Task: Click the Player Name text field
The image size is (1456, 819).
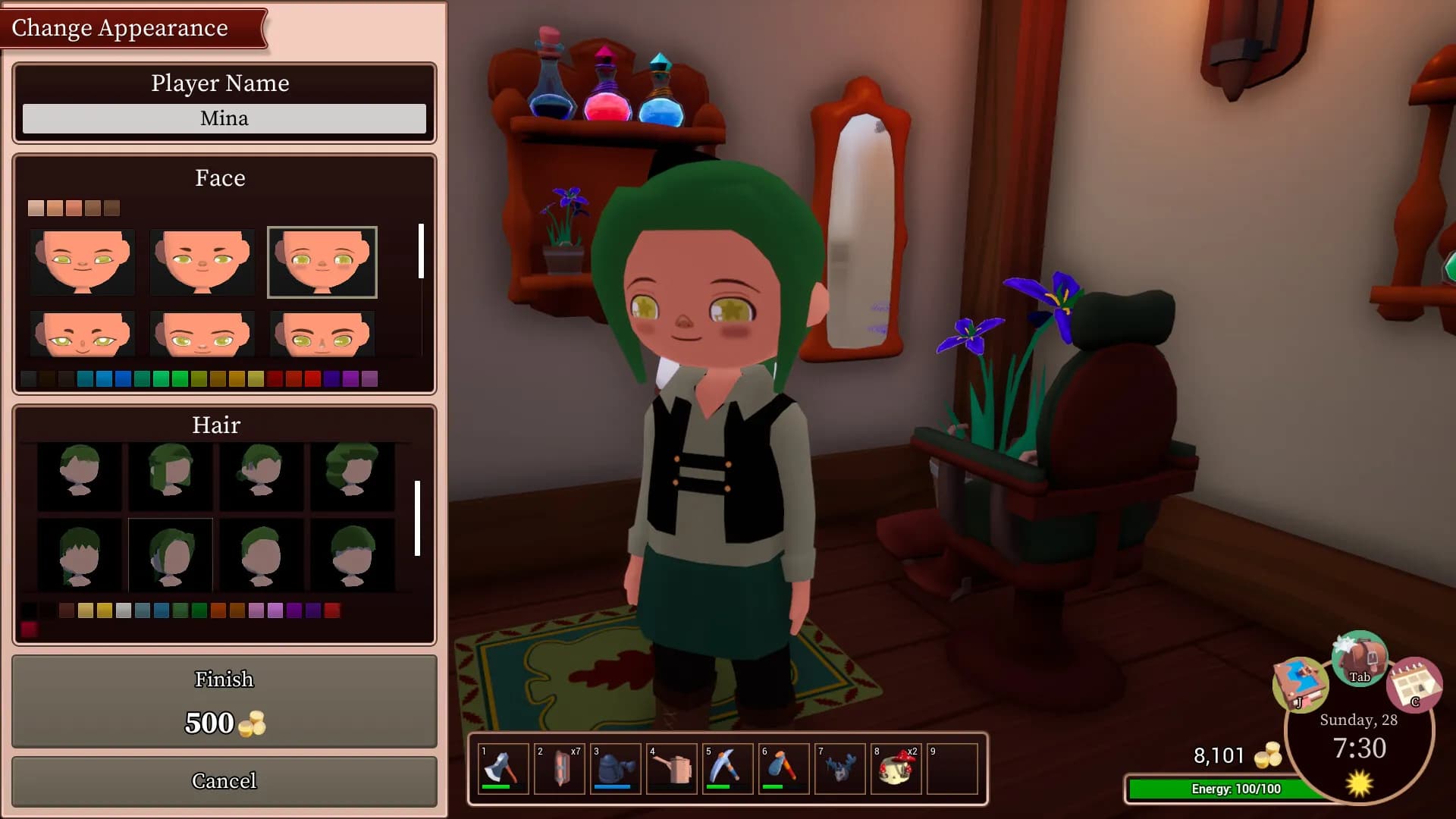Action: [224, 118]
